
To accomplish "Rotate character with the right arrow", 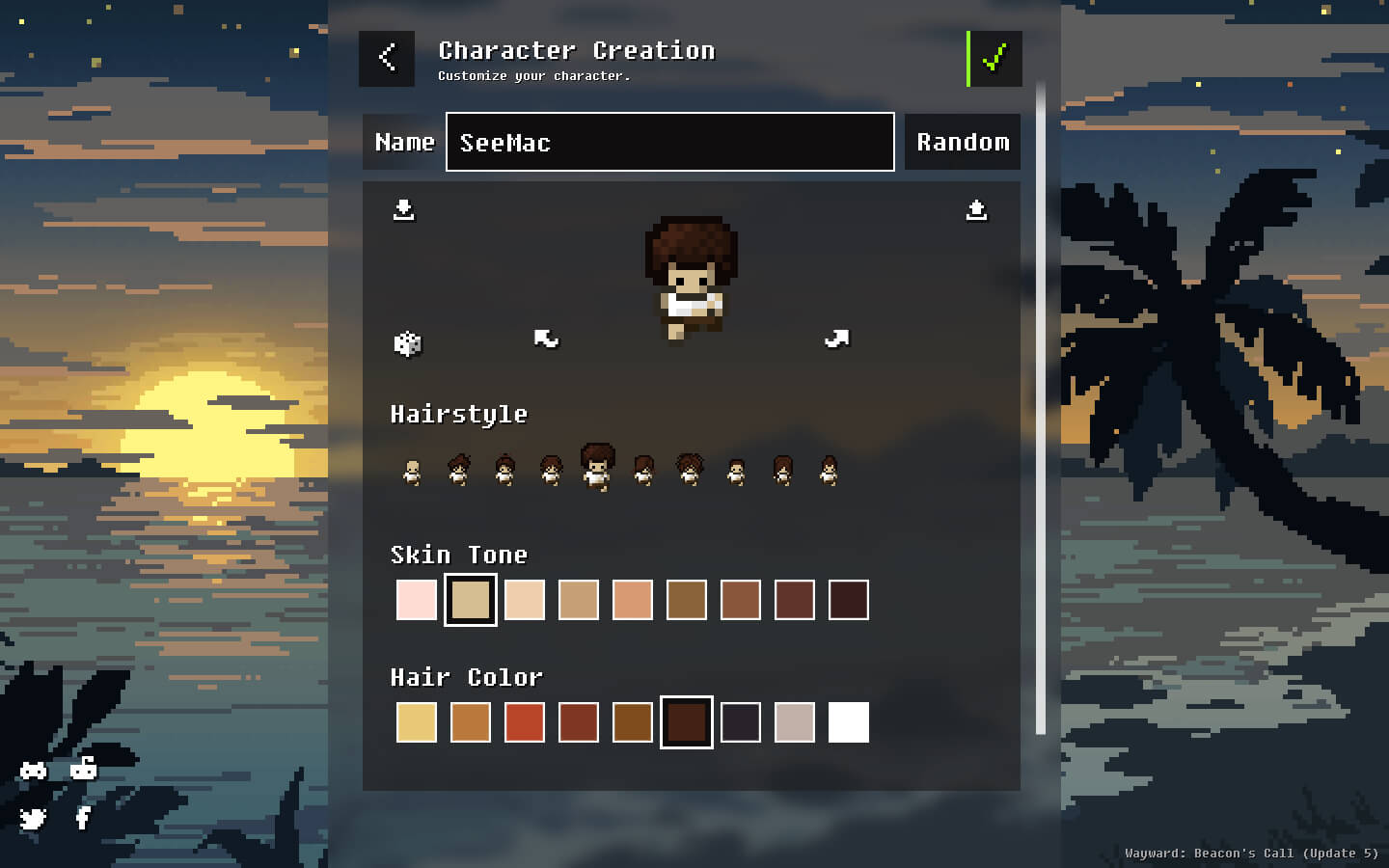I will coord(836,339).
